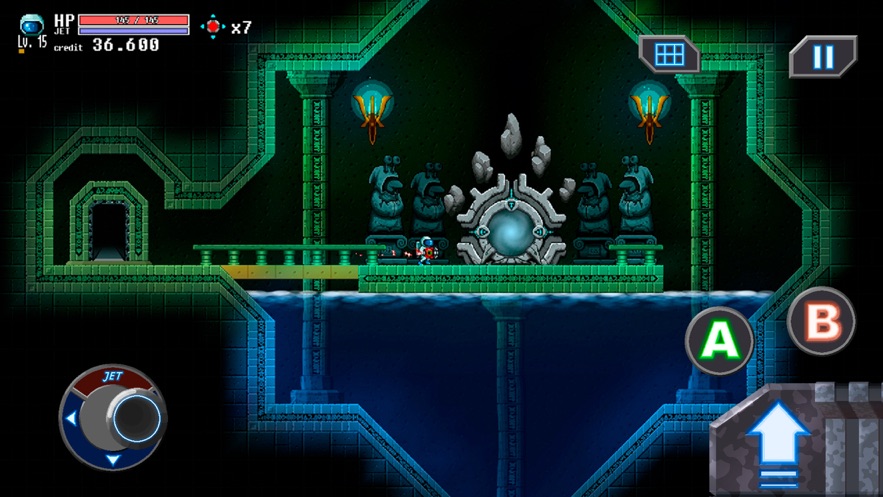Screen dimensions: 883x497
Task: Tap the red B action button
Action: click(x=821, y=322)
